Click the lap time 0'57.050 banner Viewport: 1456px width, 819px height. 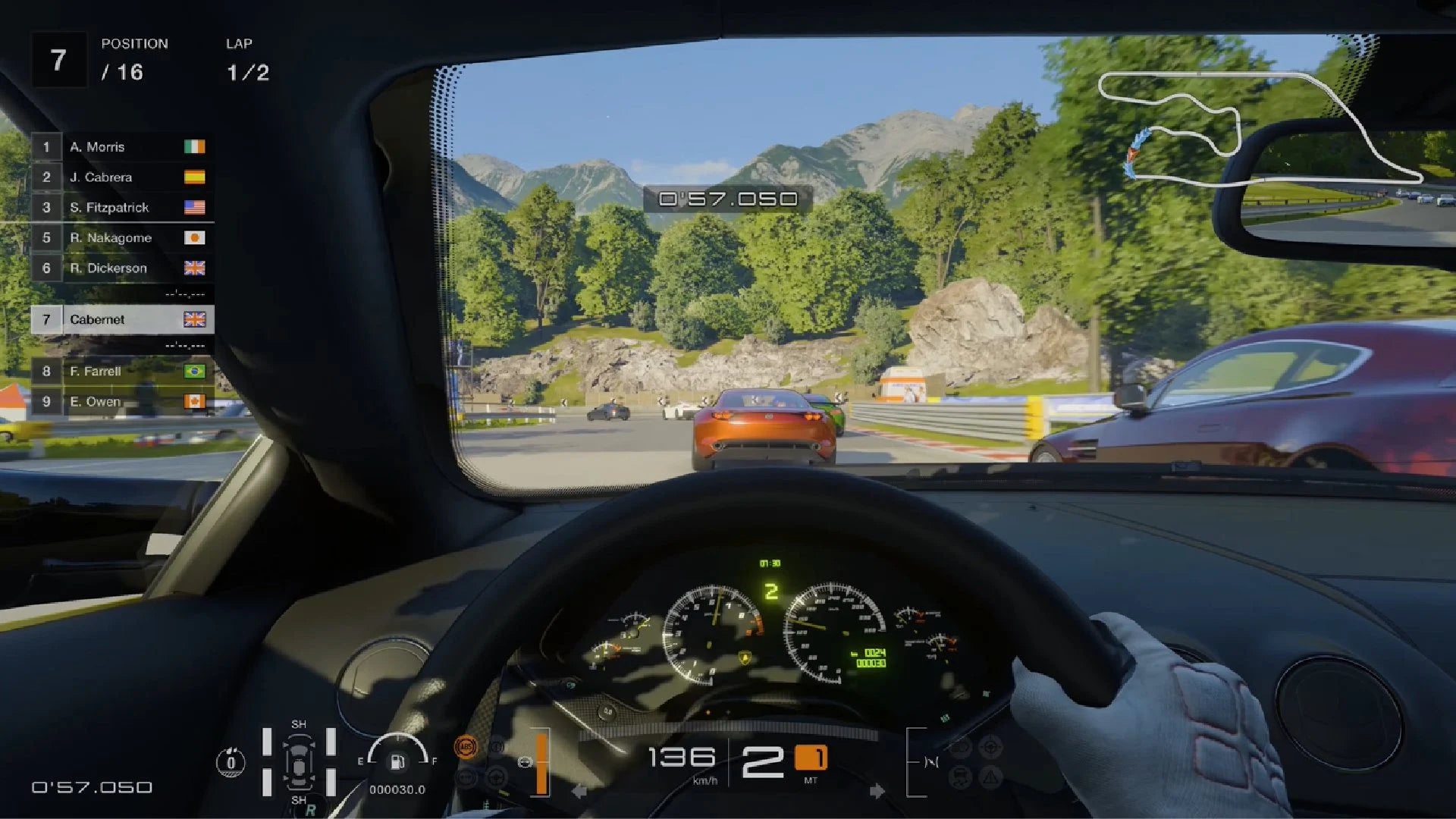click(x=726, y=197)
